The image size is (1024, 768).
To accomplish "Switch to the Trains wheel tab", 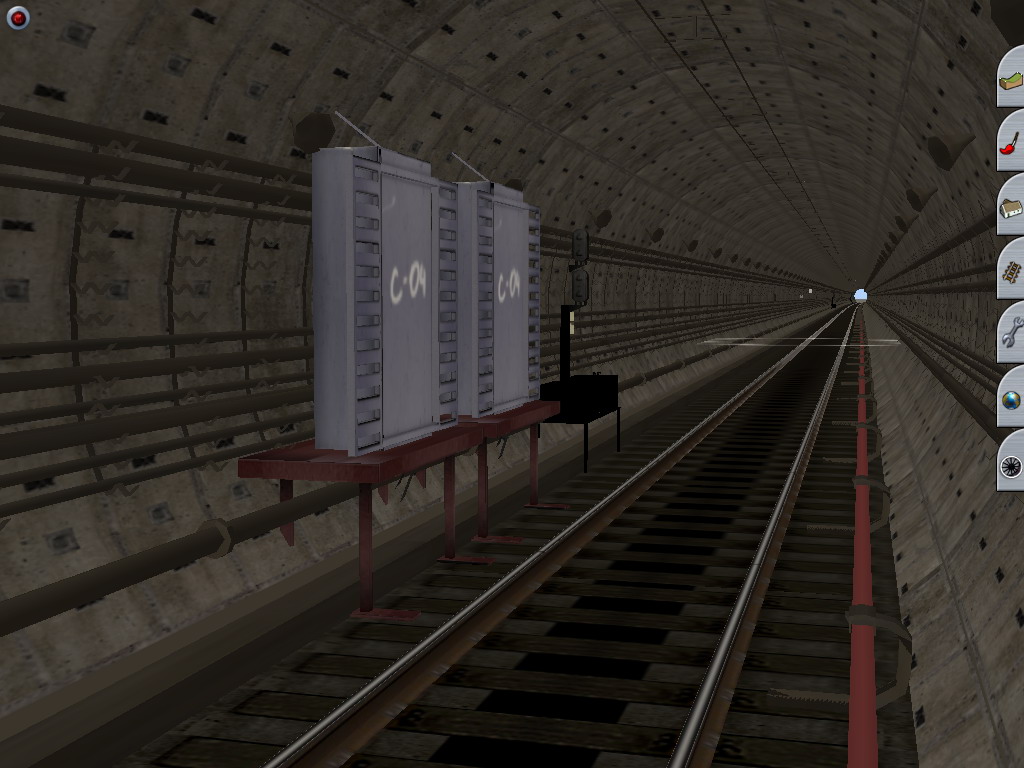I will [1011, 464].
